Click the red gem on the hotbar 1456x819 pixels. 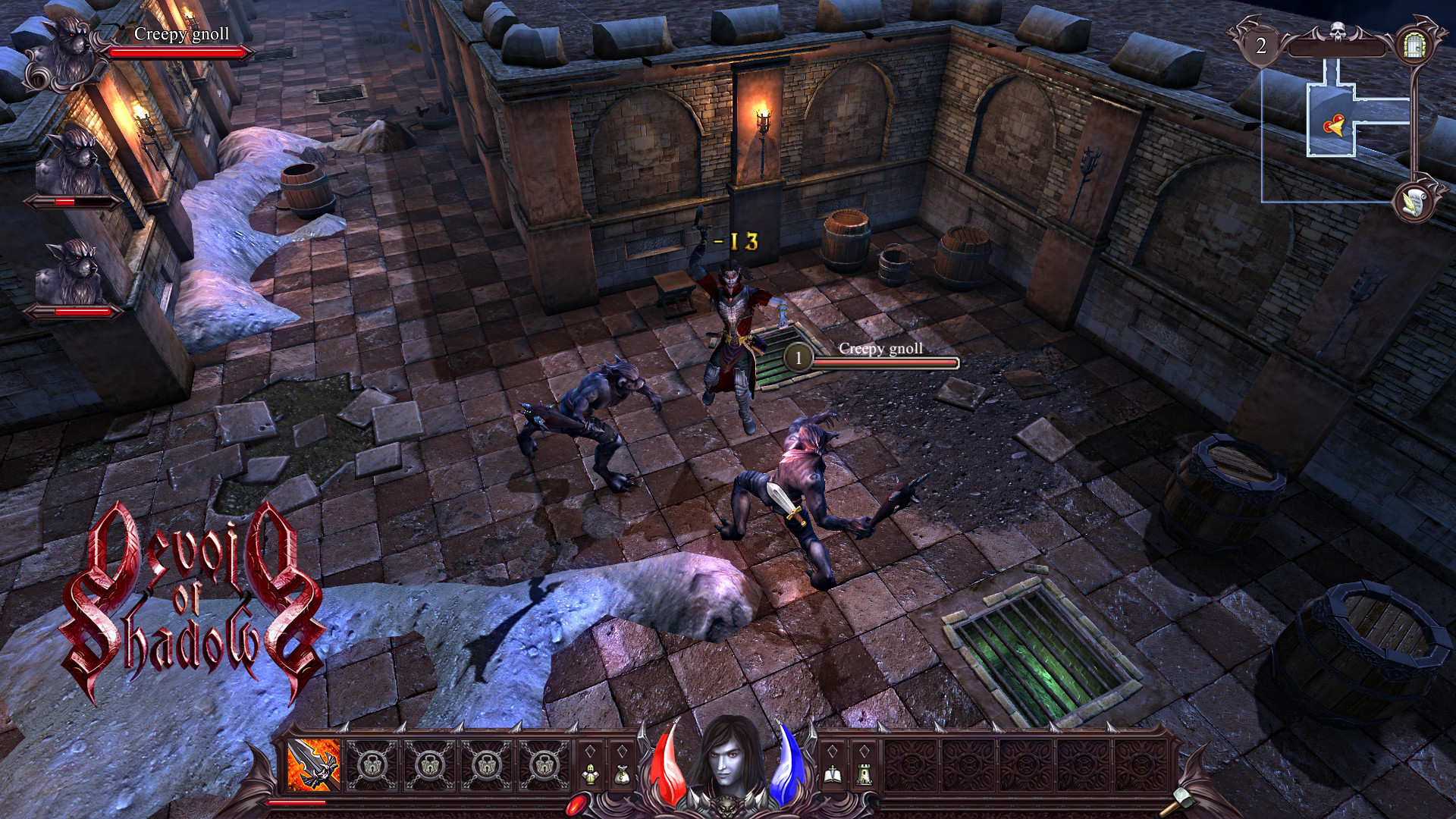tap(578, 803)
